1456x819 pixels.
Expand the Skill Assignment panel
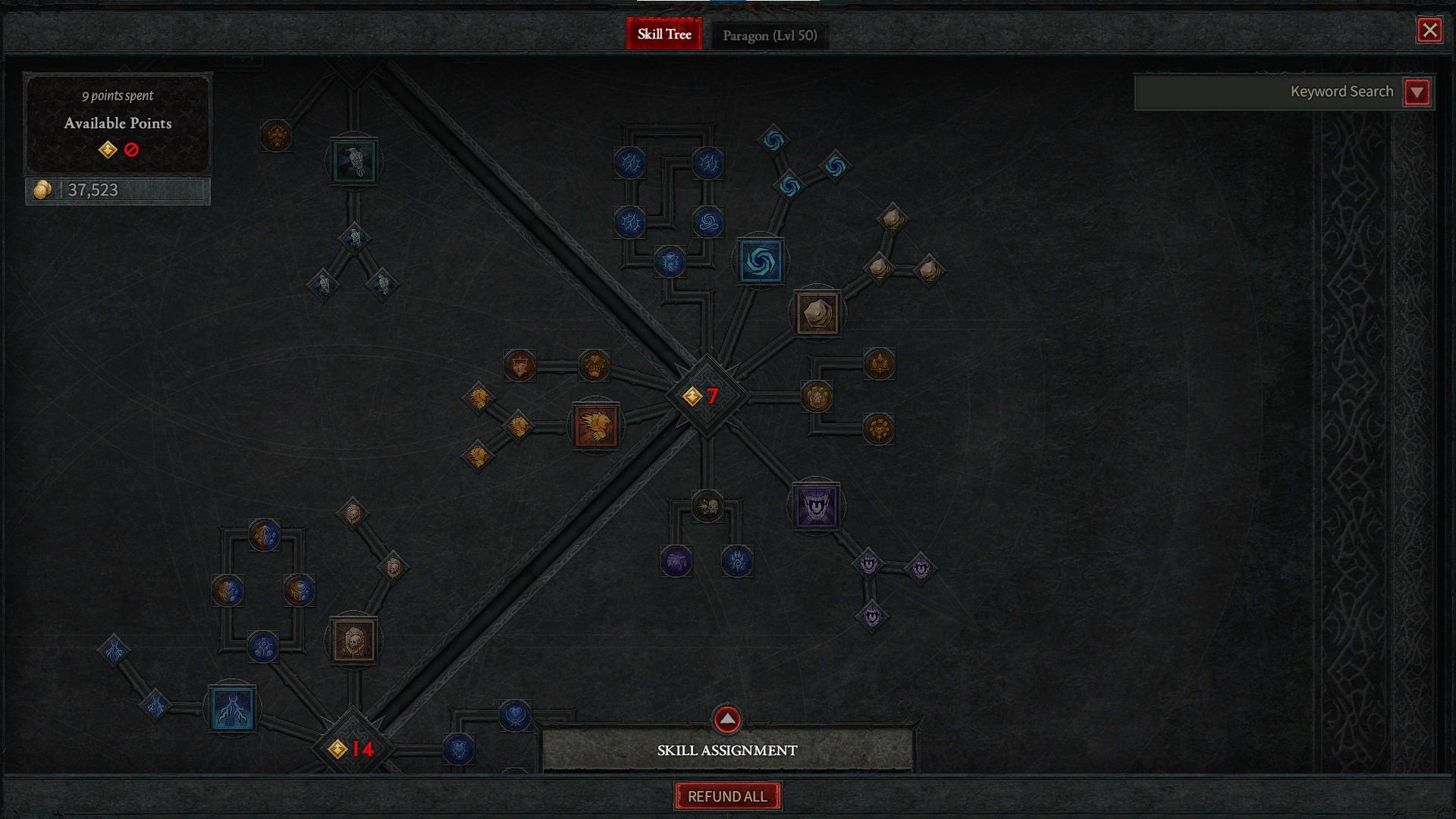click(727, 720)
